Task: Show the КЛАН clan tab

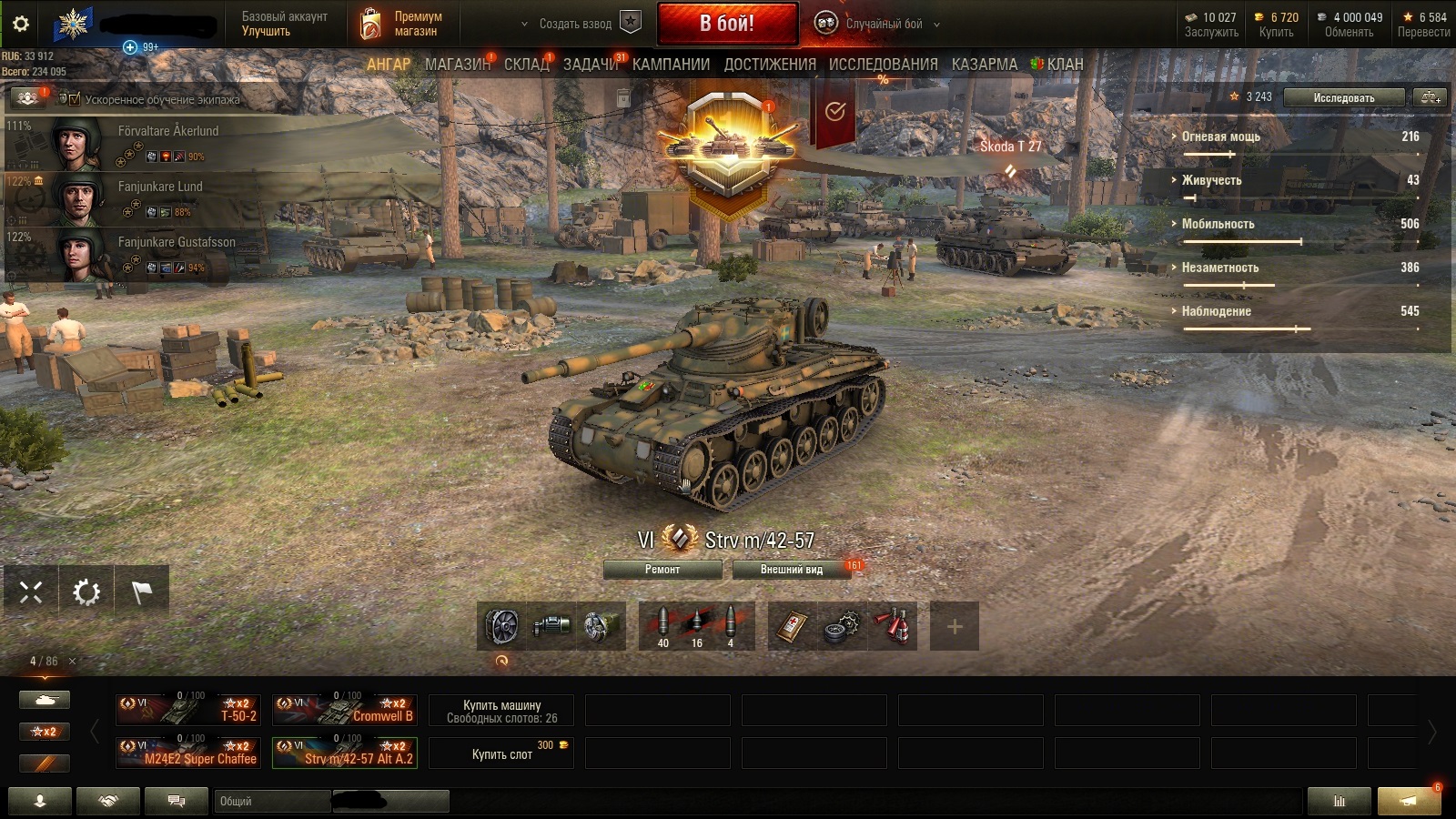Action: click(1064, 65)
